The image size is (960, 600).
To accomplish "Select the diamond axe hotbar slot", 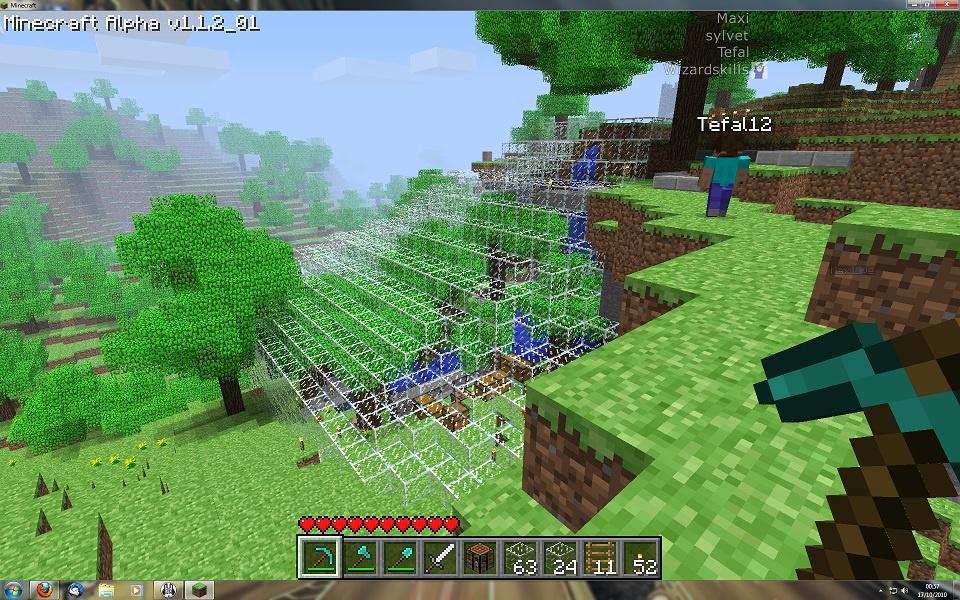I will tap(360, 556).
